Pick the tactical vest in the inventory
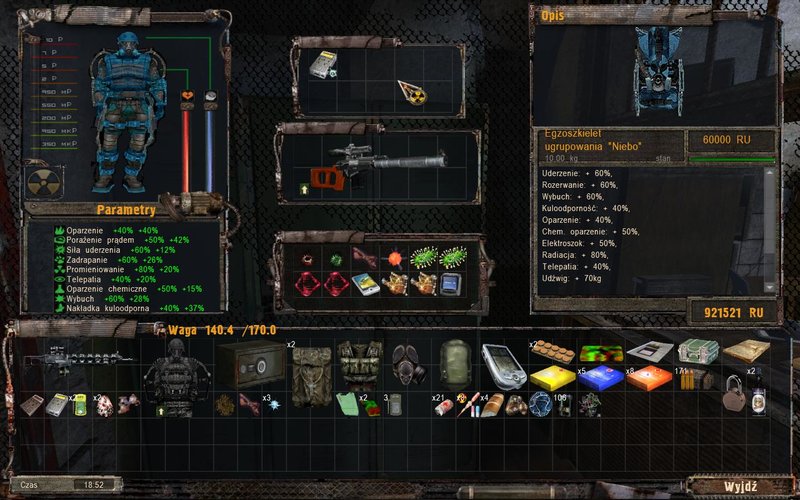Viewport: 800px width, 500px height. click(x=358, y=363)
